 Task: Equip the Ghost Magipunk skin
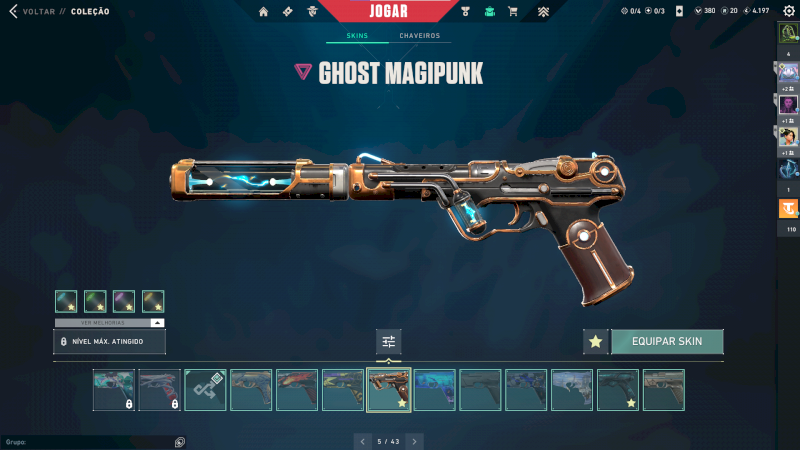click(667, 341)
